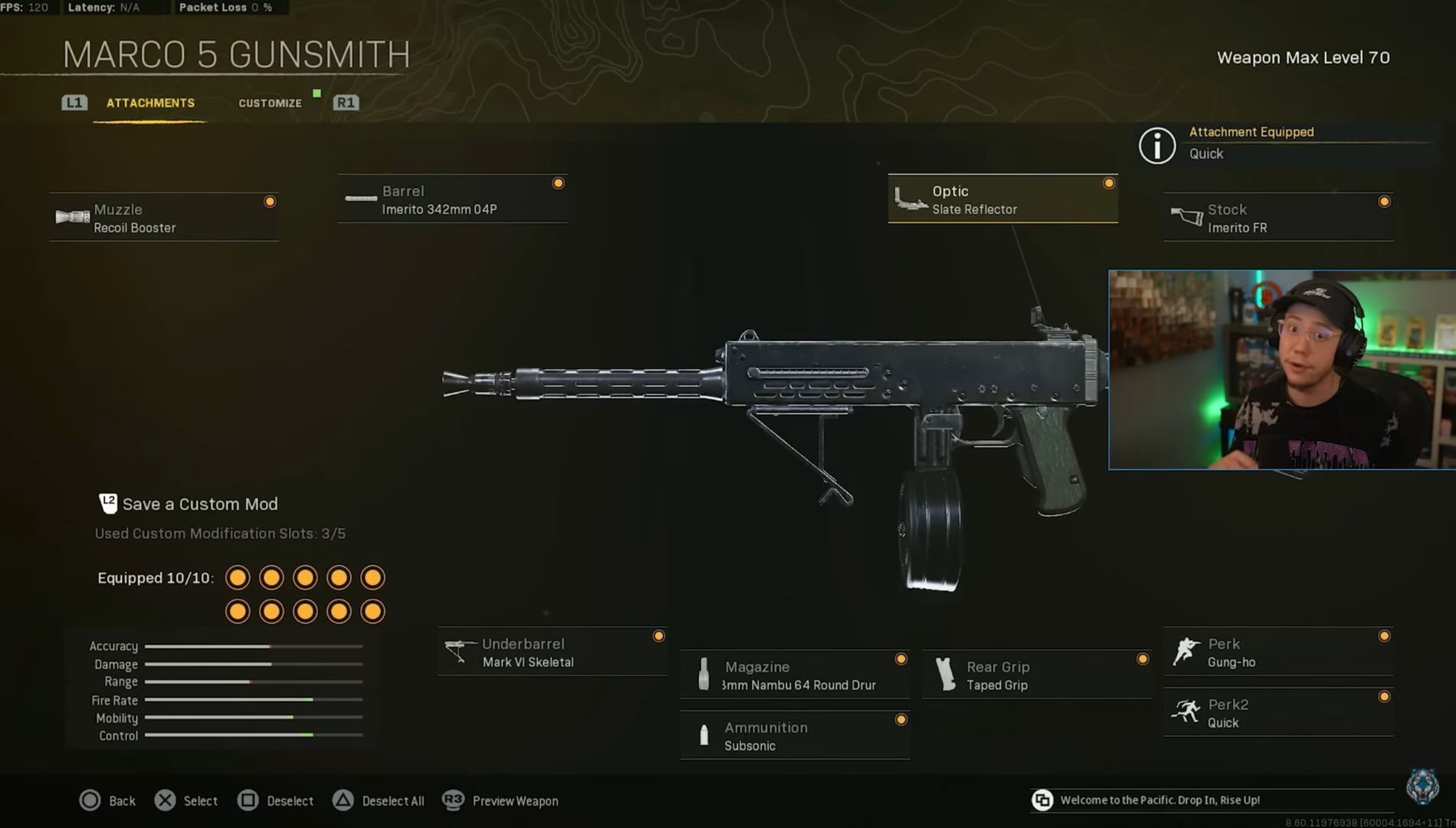Screen dimensions: 1456x828
Task: Click Deselect All attachments
Action: point(379,801)
